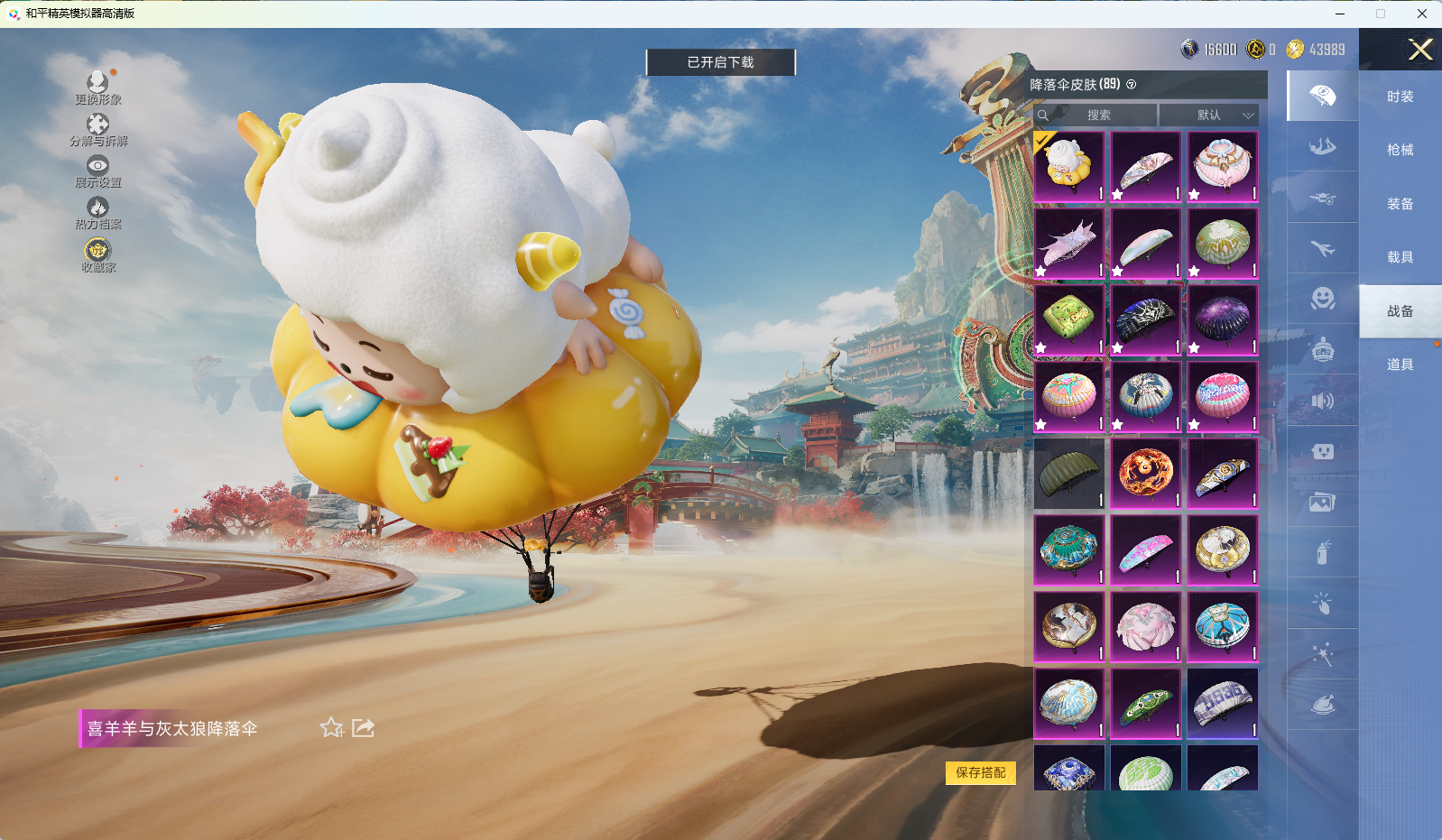Viewport: 1442px width, 840px height.
Task: Favorite the skin with the star icon
Action: click(331, 728)
